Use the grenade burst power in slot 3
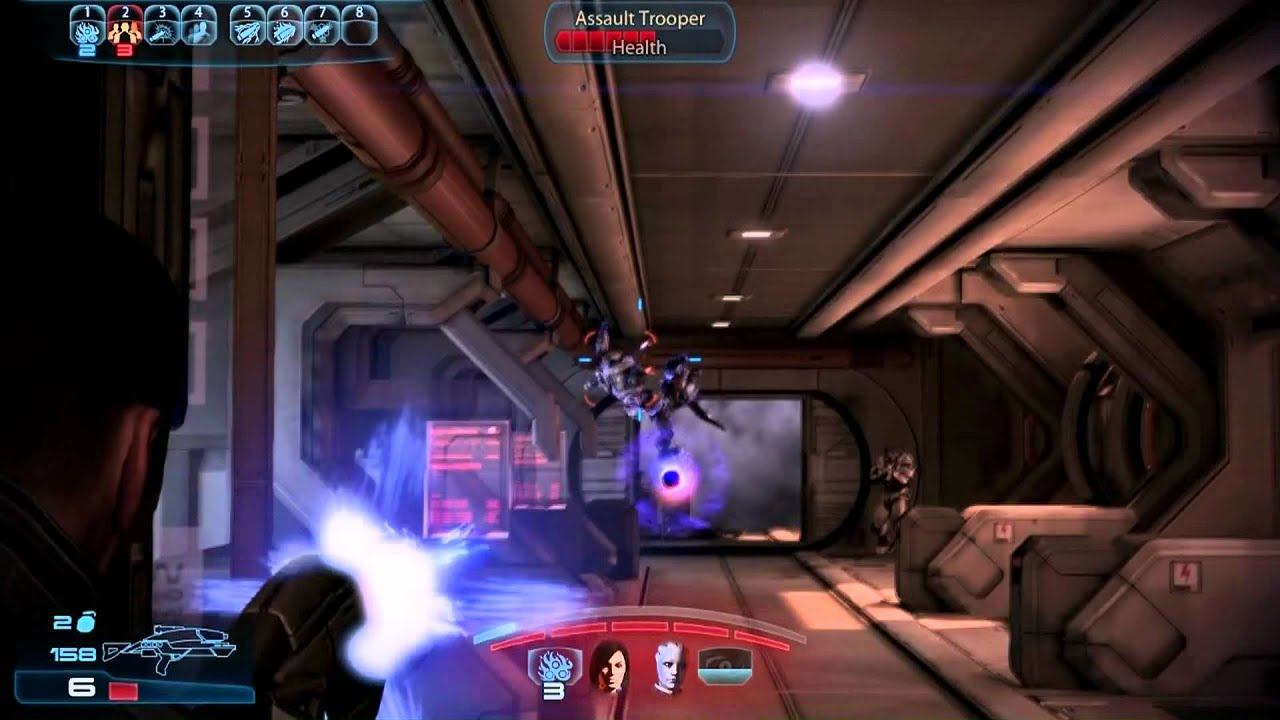The image size is (1280, 720). 161,30
